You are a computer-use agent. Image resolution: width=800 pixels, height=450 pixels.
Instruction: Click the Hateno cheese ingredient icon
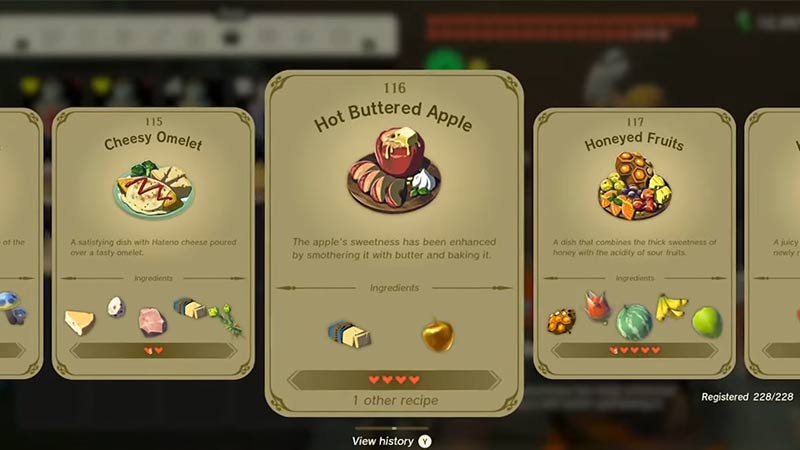[x=79, y=321]
